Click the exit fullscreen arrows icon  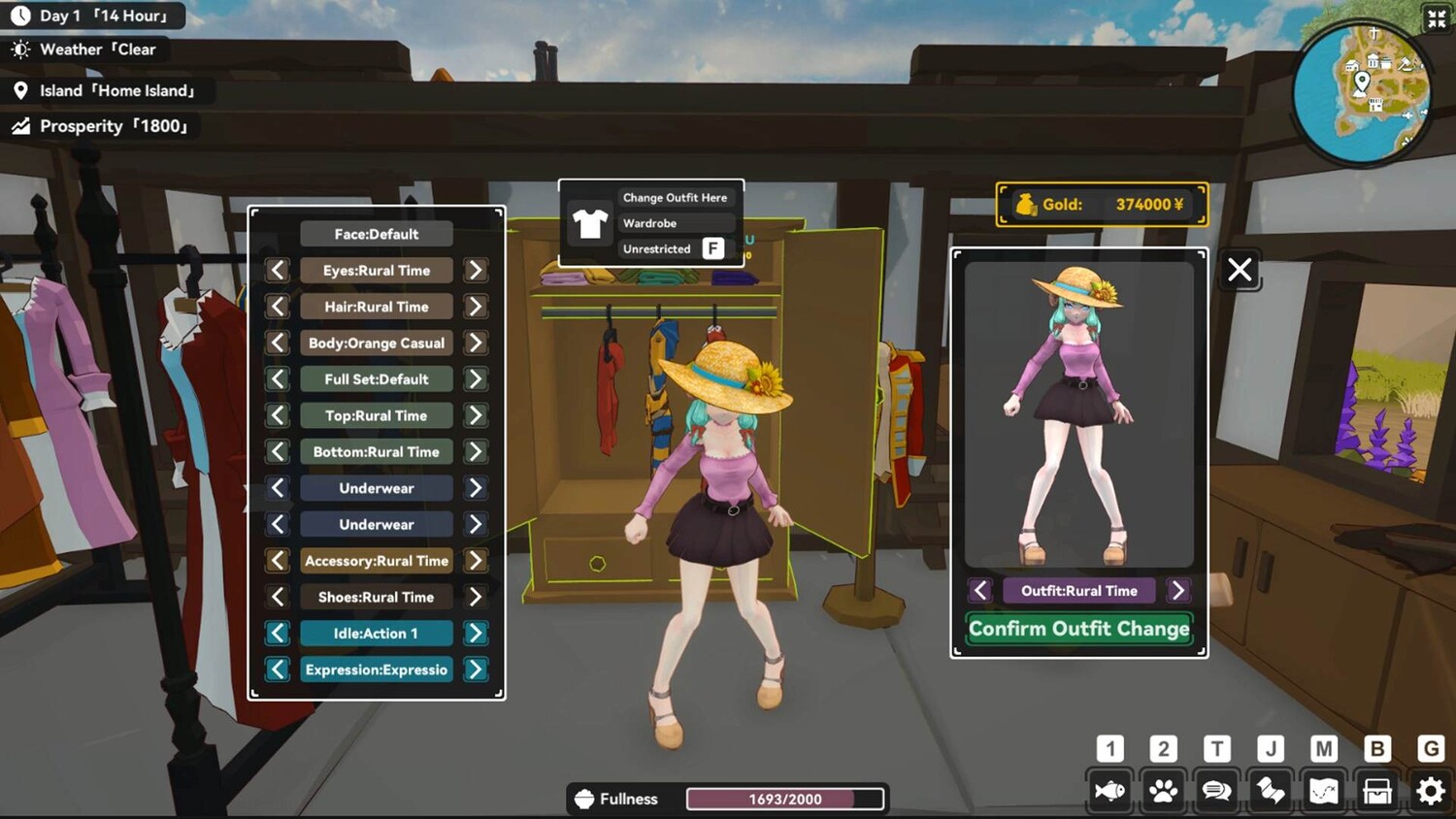1437,18
